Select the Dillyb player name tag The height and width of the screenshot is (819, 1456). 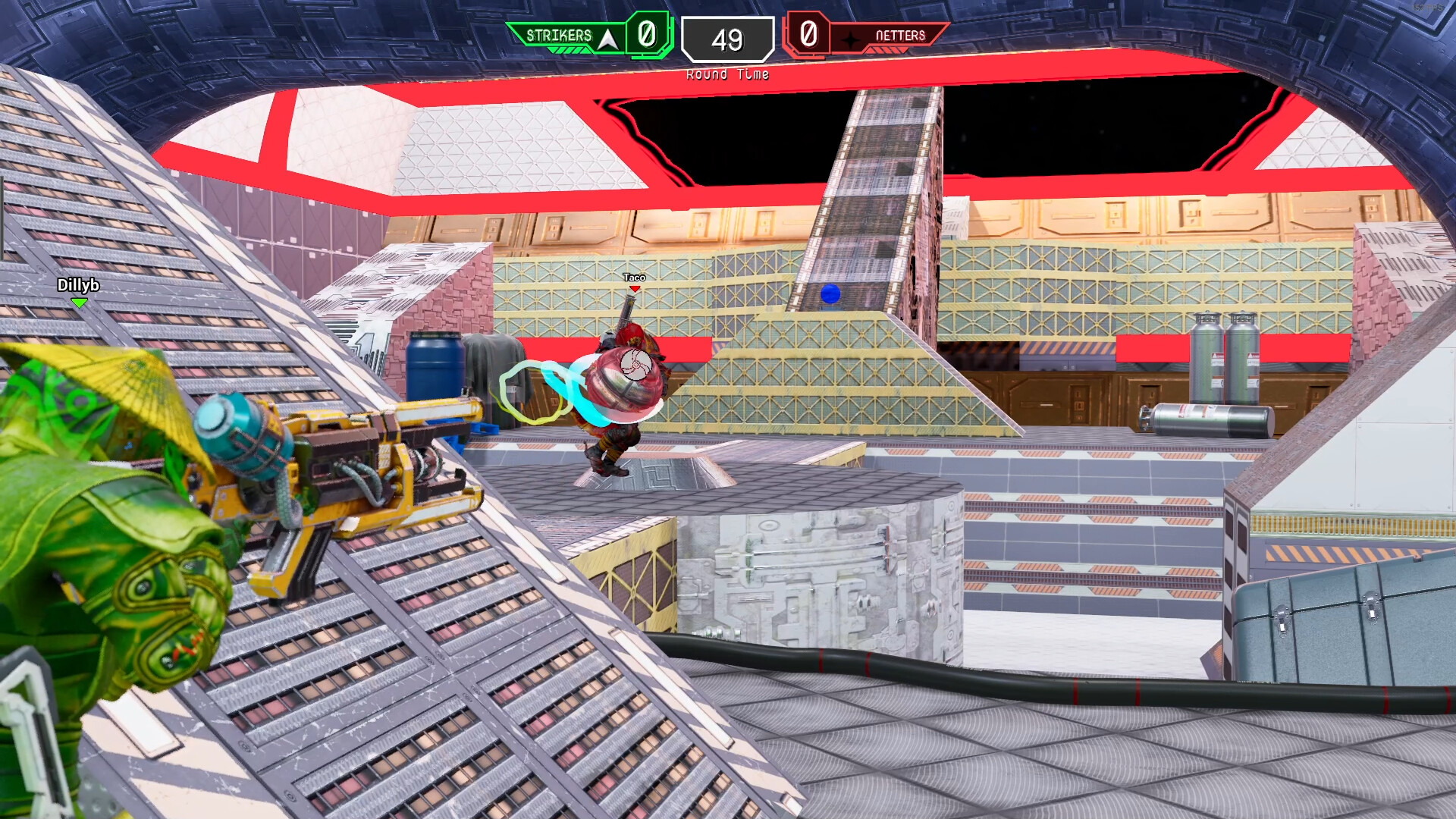pyautogui.click(x=78, y=285)
